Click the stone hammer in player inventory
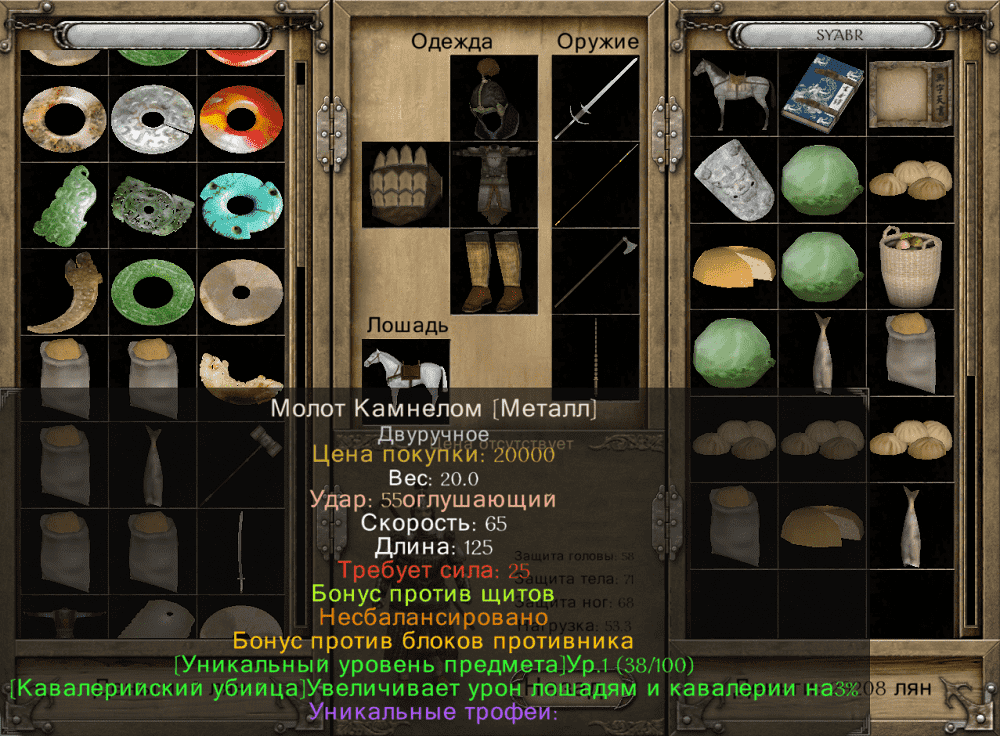 coord(240,464)
